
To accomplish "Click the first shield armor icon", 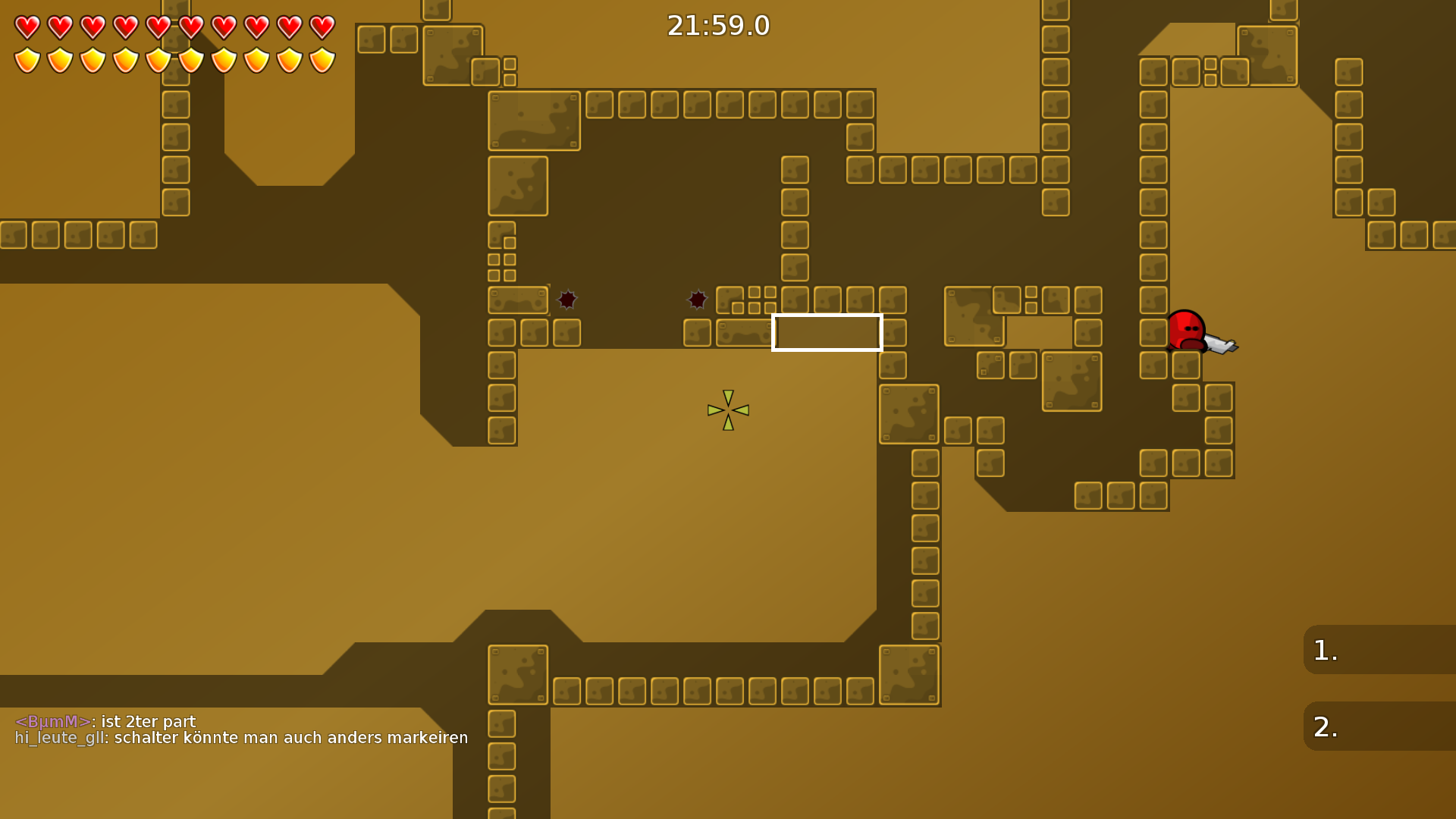I will [27, 61].
